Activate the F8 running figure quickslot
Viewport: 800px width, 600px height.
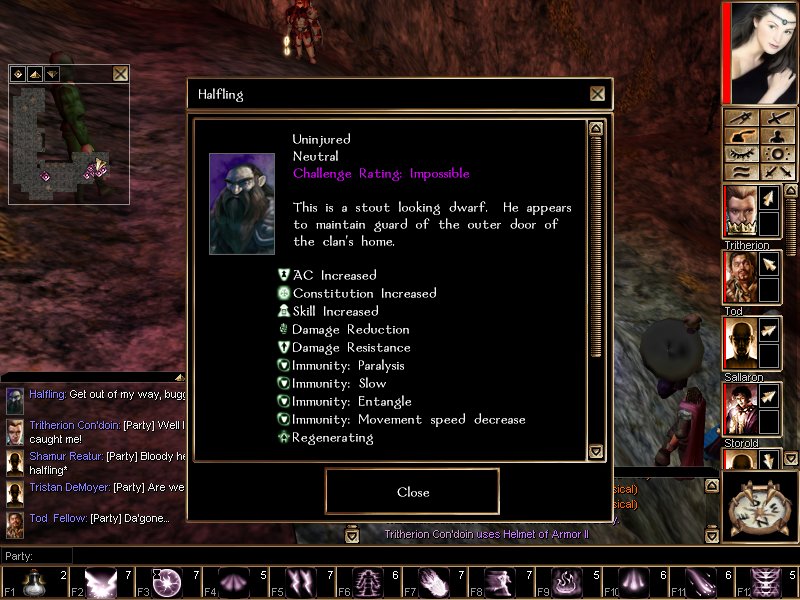coord(501,581)
